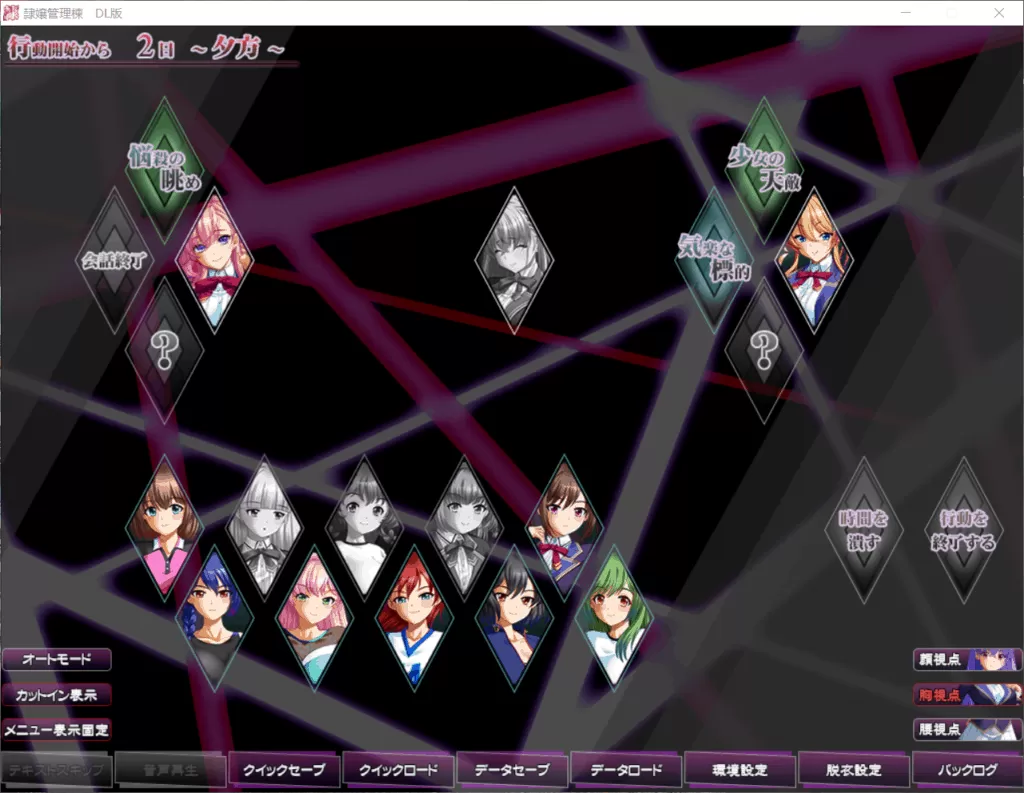The width and height of the screenshot is (1024, 793).
Task: Choose the 気楽な標的 teal diamond
Action: tap(714, 260)
